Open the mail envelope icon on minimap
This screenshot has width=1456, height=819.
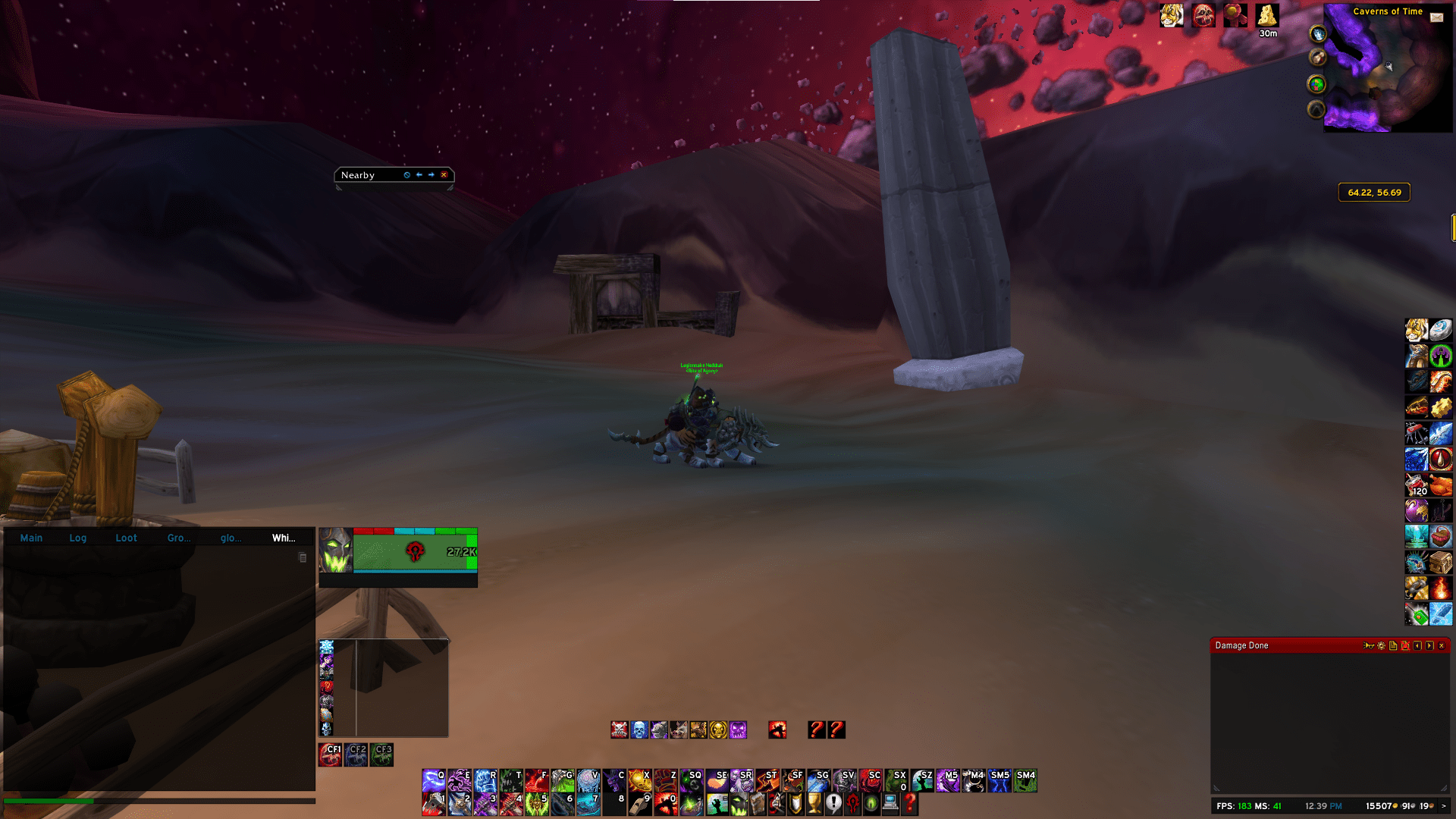(x=1436, y=17)
